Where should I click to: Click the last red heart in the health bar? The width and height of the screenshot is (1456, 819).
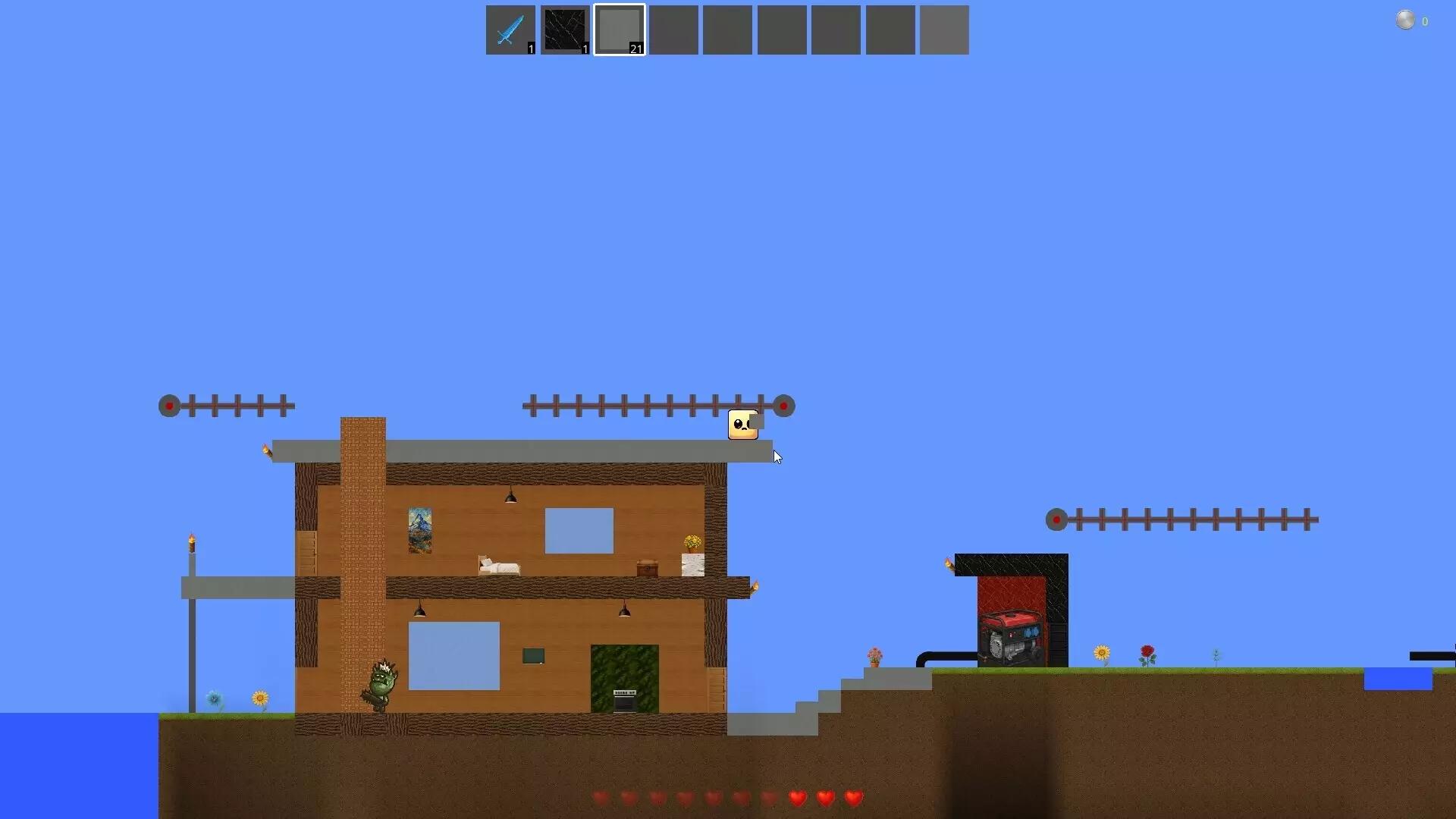(x=852, y=798)
